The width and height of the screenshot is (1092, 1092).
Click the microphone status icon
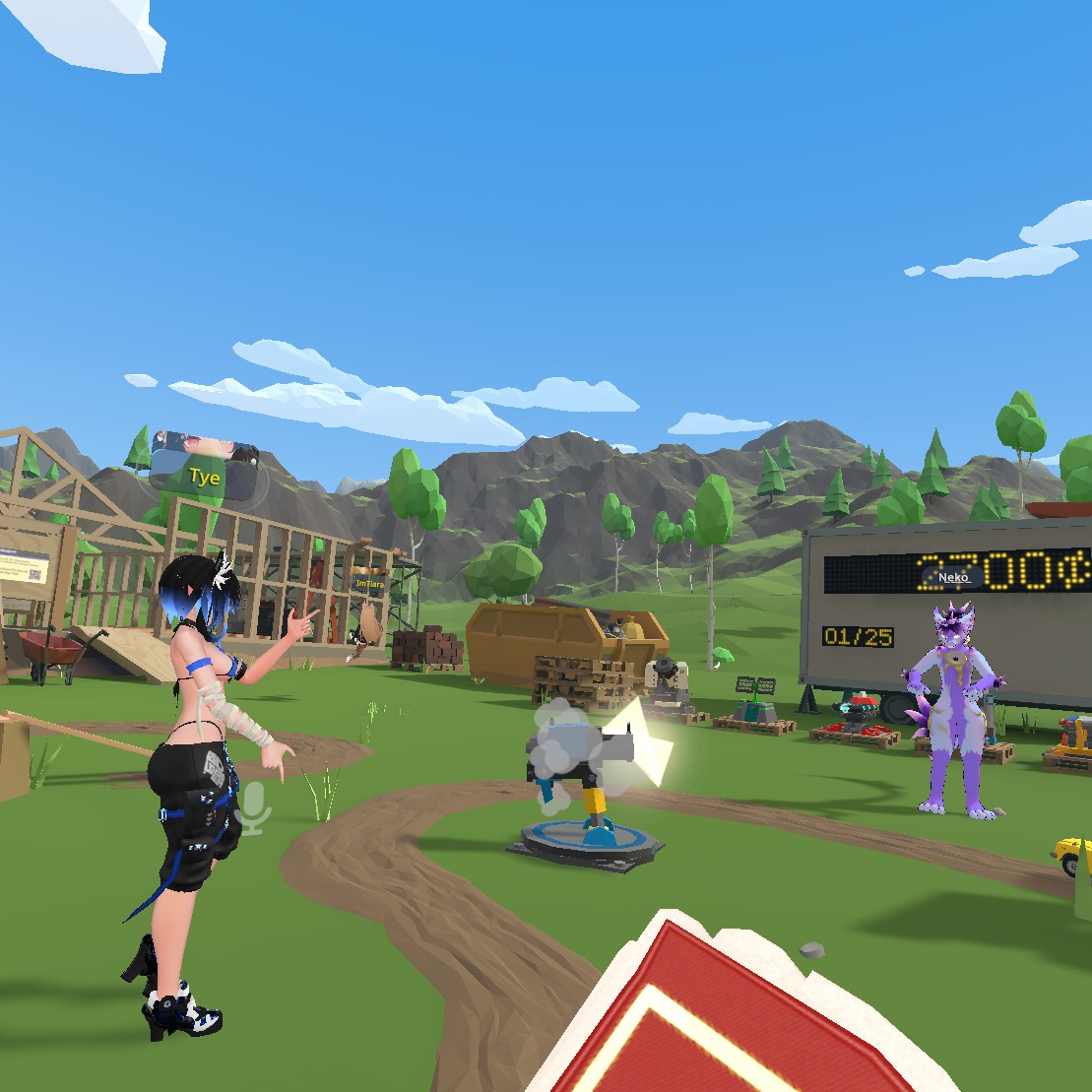click(253, 808)
